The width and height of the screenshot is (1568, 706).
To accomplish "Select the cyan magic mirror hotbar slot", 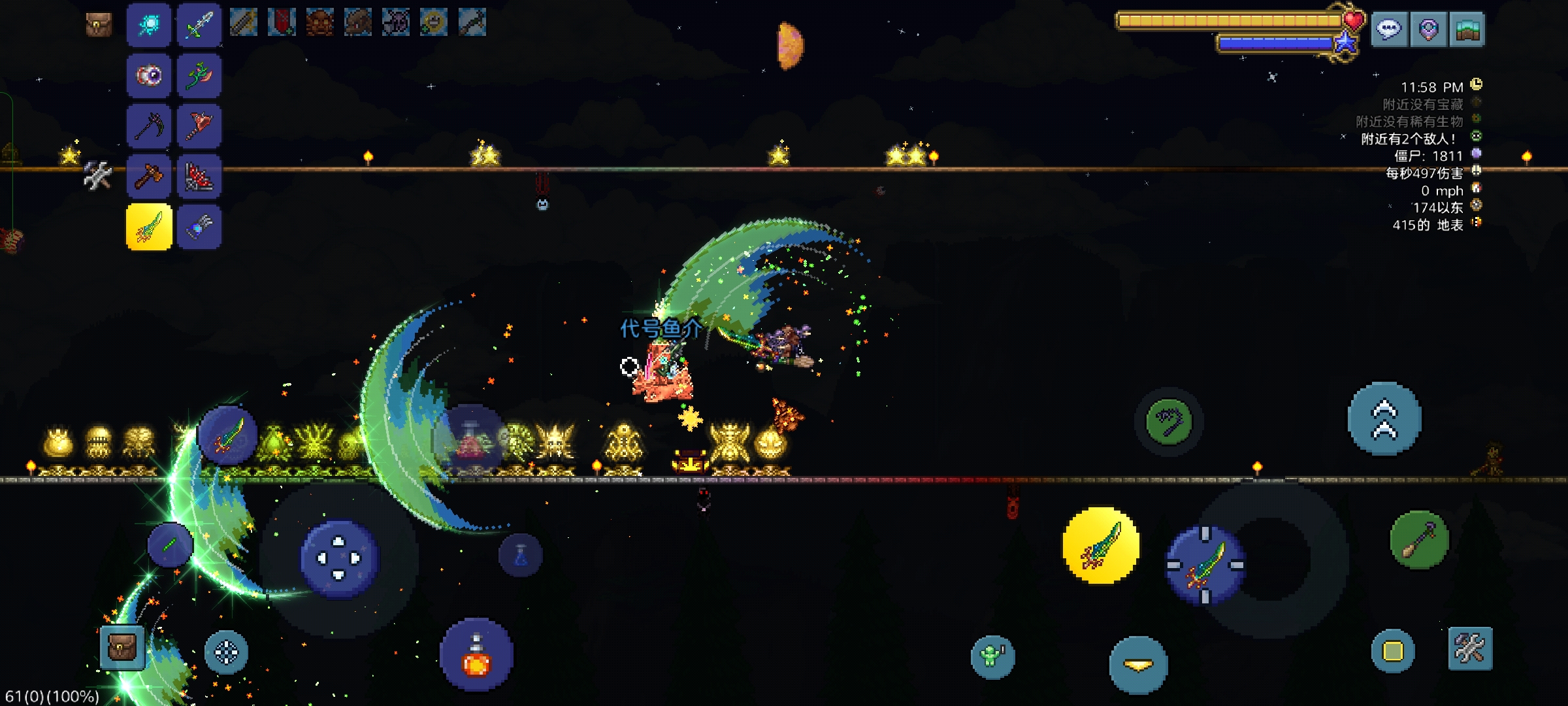I will 149,25.
